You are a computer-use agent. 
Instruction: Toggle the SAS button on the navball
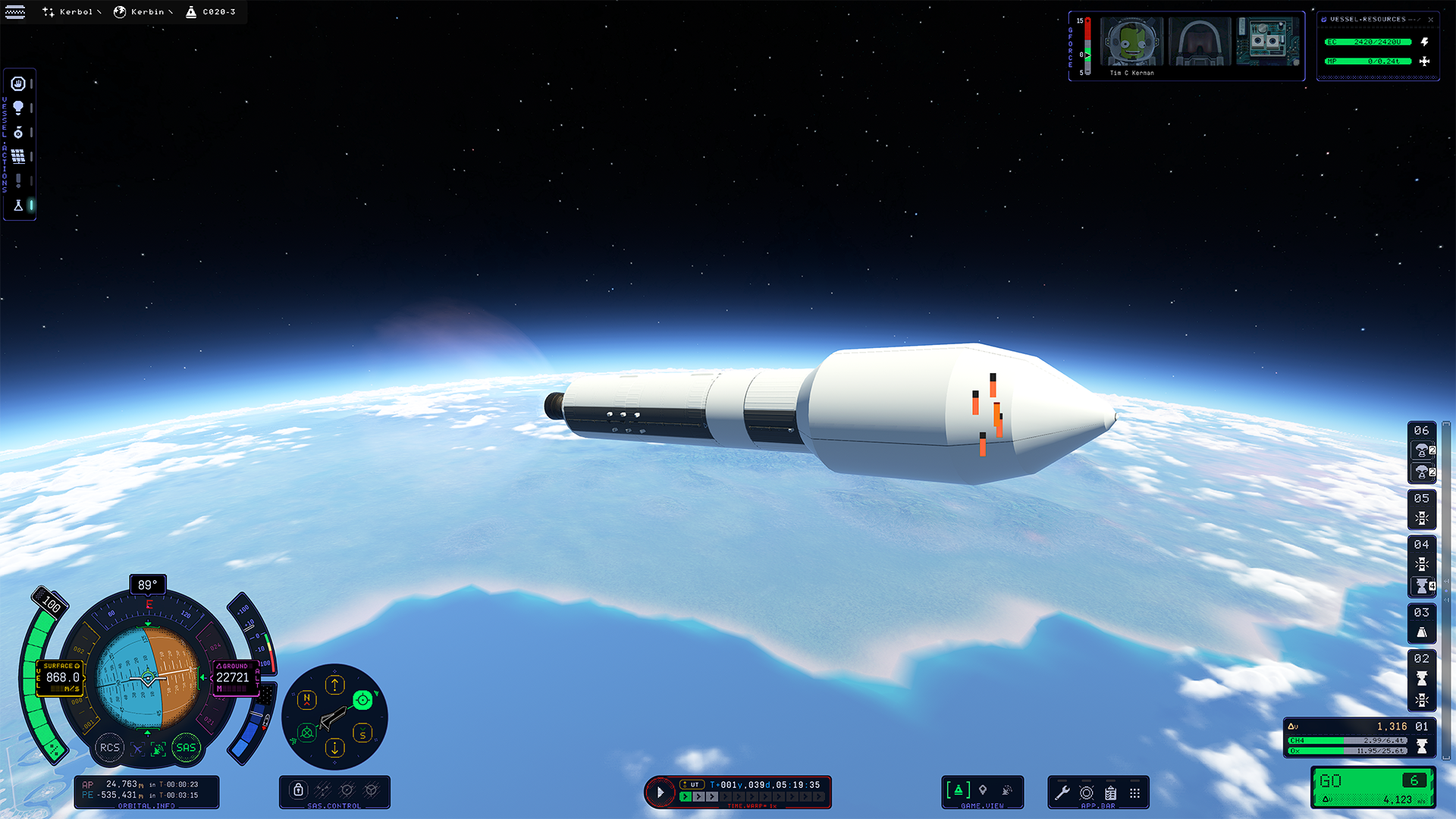[186, 748]
